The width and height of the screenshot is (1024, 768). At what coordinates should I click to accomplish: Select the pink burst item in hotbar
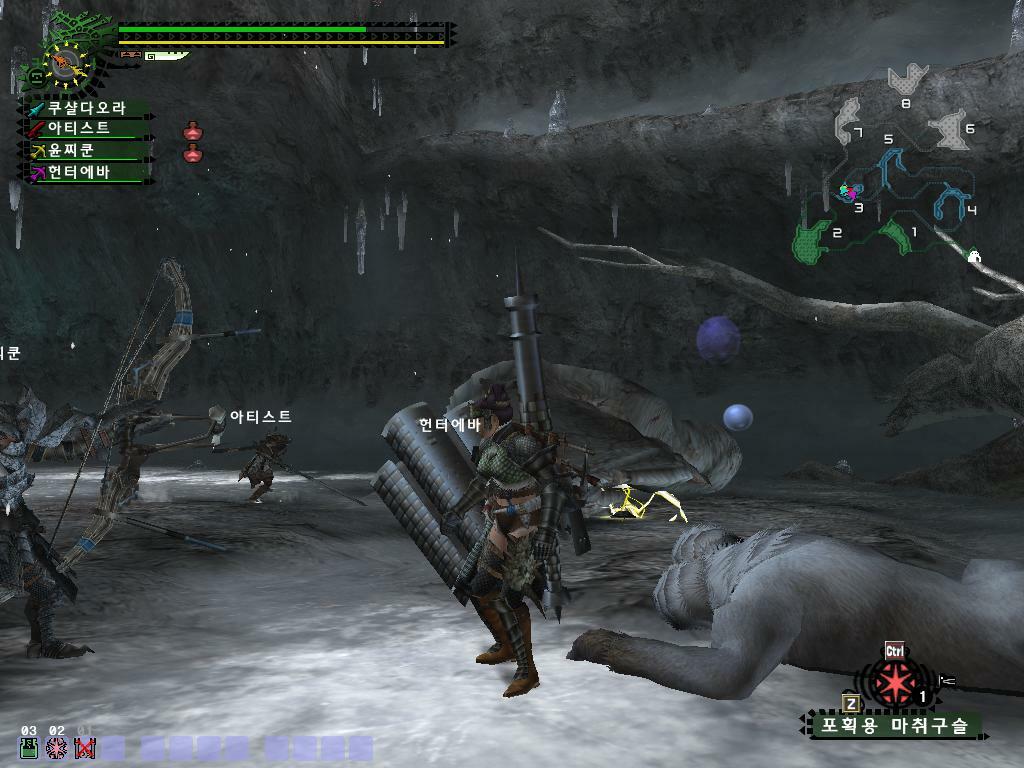pyautogui.click(x=57, y=748)
